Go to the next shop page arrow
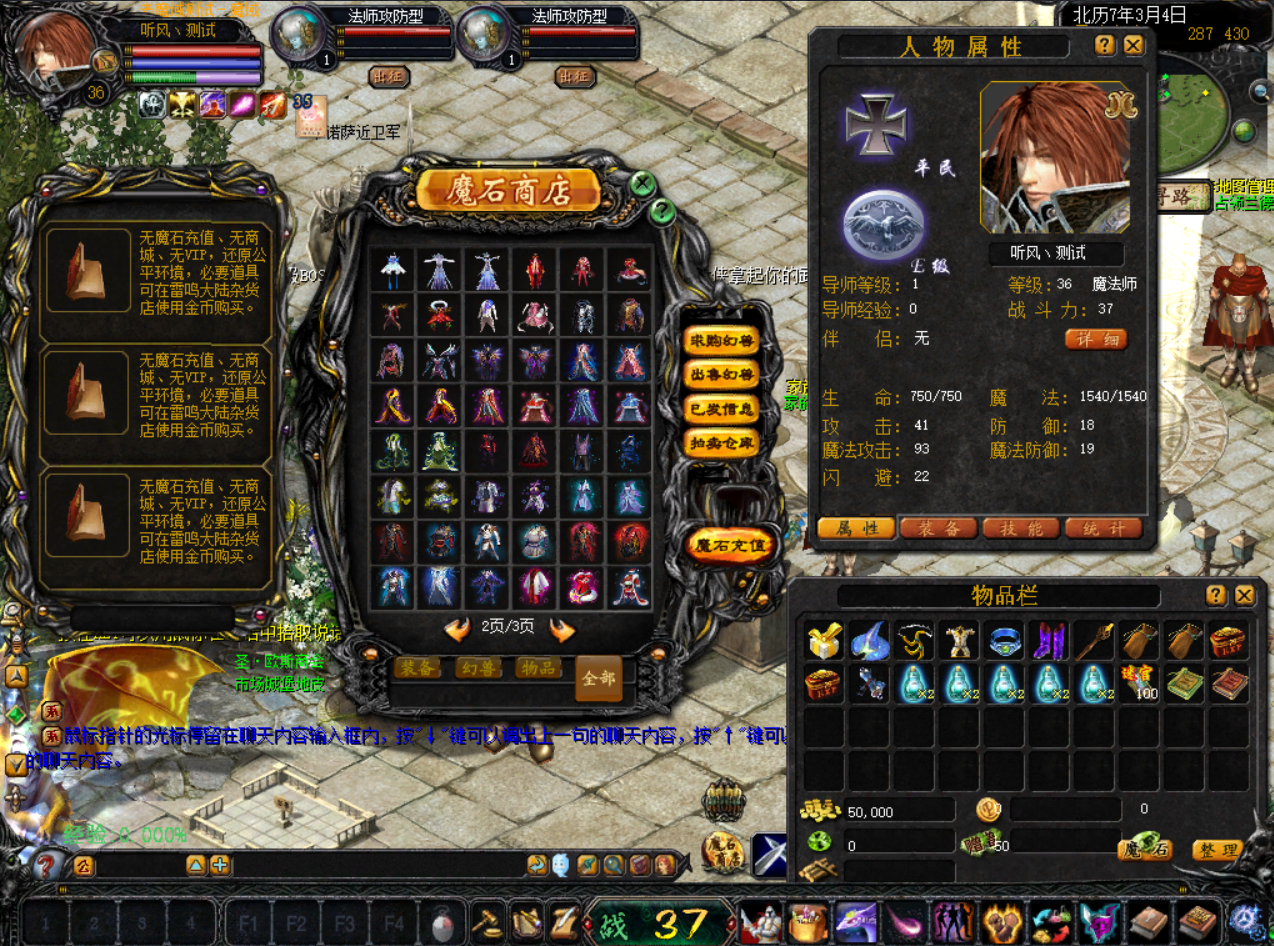Image resolution: width=1274 pixels, height=946 pixels. click(562, 629)
